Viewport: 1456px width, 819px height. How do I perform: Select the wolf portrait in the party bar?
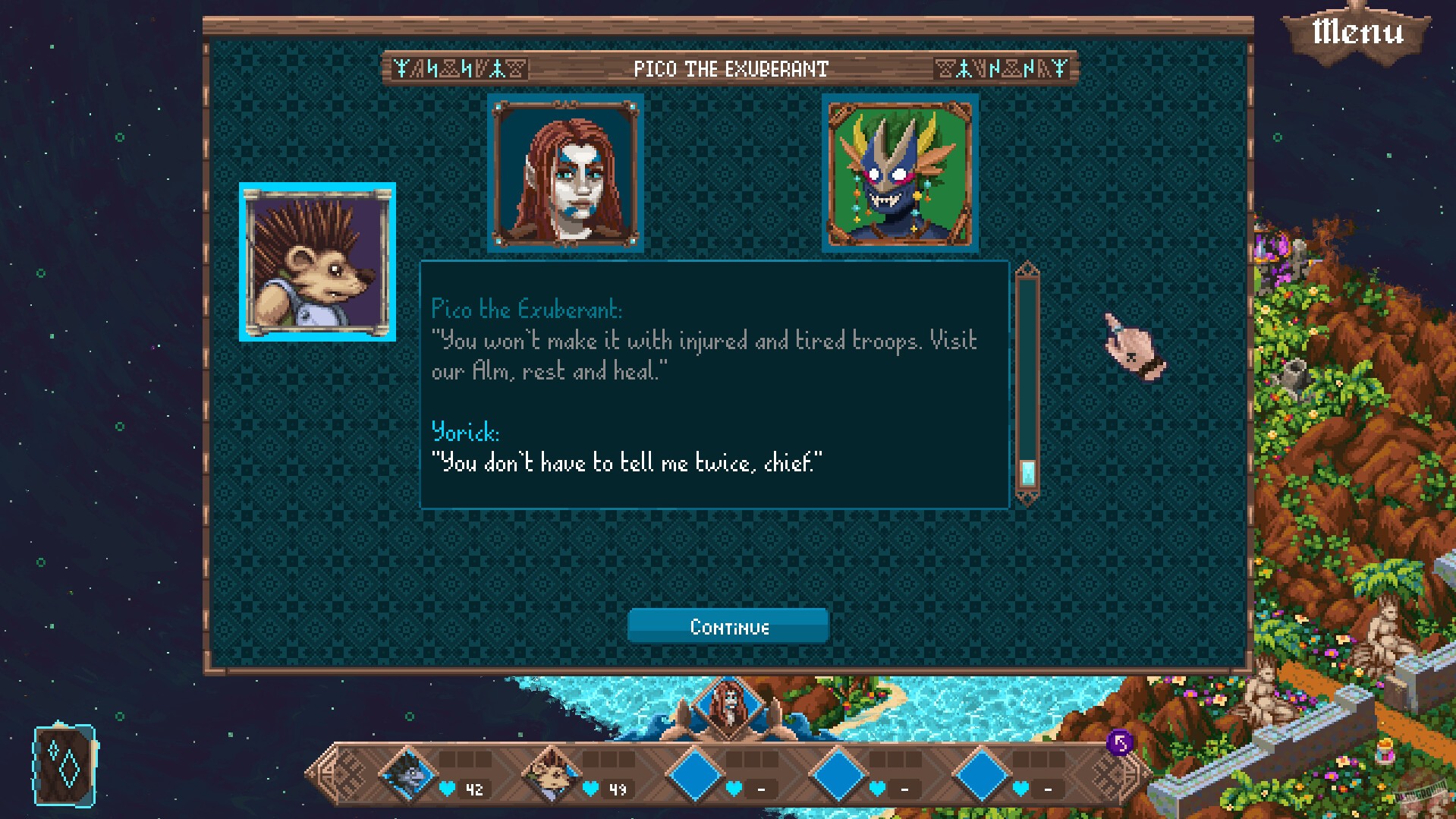[408, 775]
